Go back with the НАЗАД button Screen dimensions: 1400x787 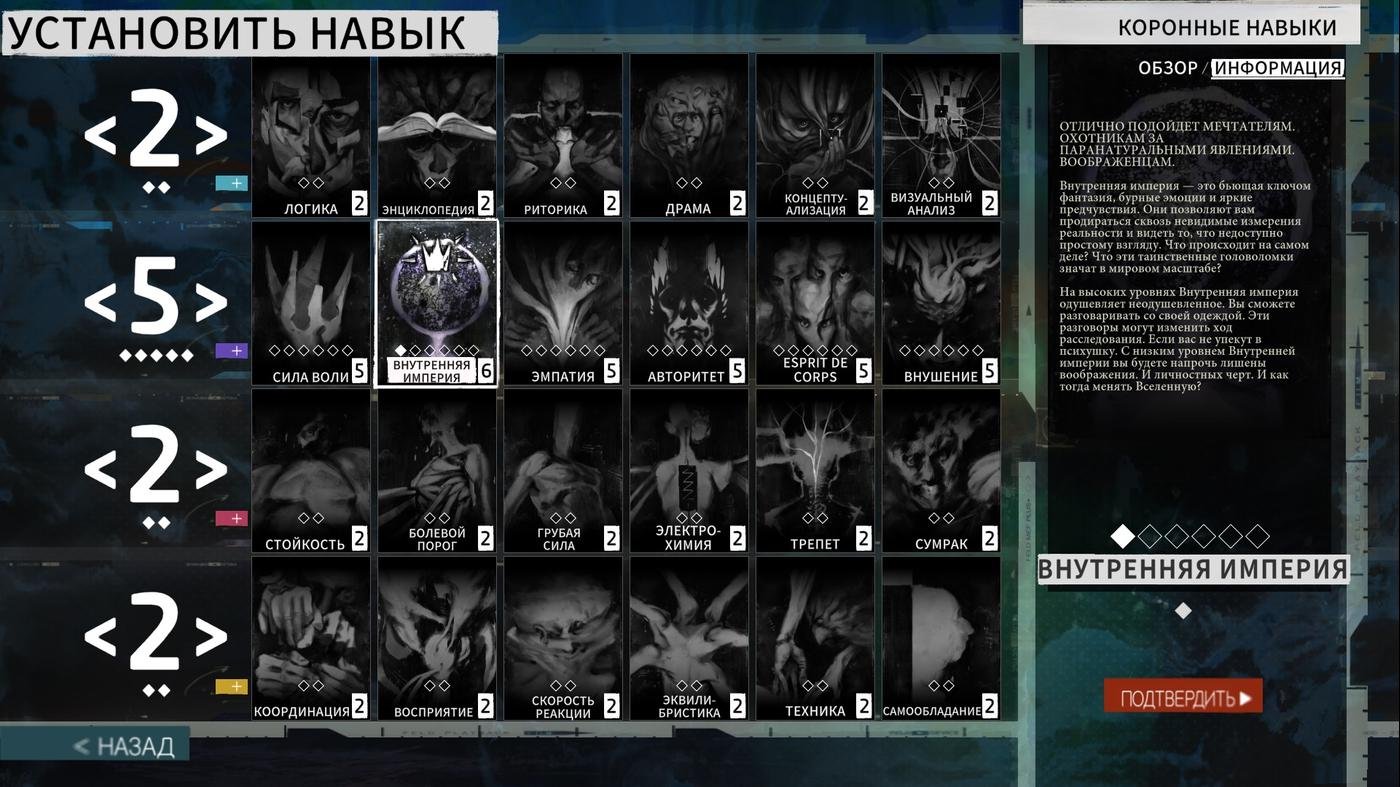click(124, 746)
